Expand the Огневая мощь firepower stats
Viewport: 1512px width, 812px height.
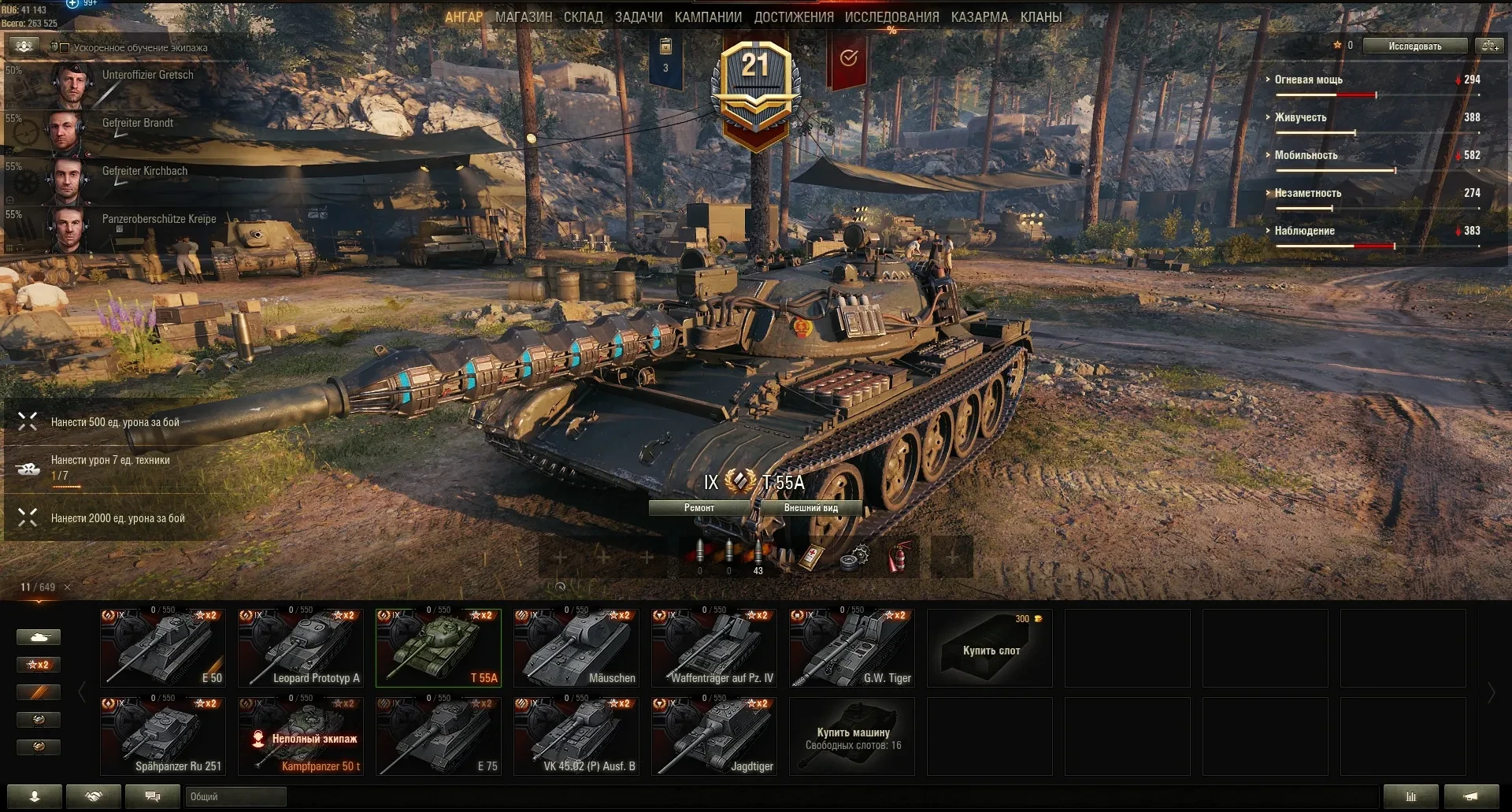click(x=1308, y=80)
